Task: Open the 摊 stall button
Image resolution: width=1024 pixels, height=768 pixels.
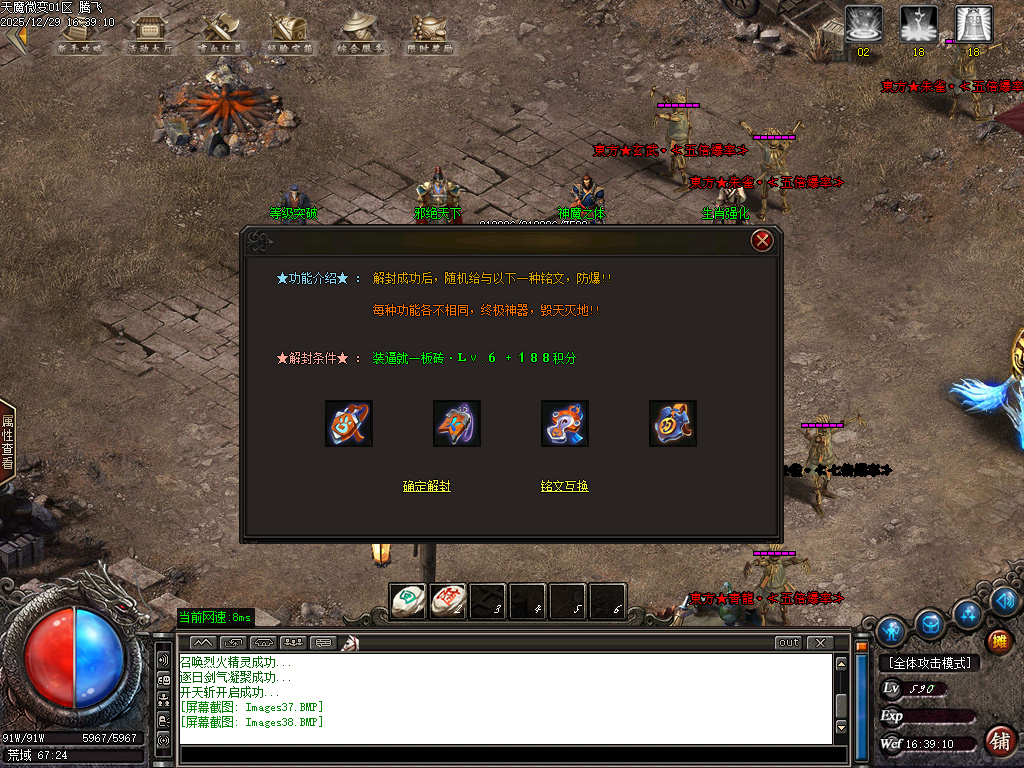Action: (x=998, y=641)
